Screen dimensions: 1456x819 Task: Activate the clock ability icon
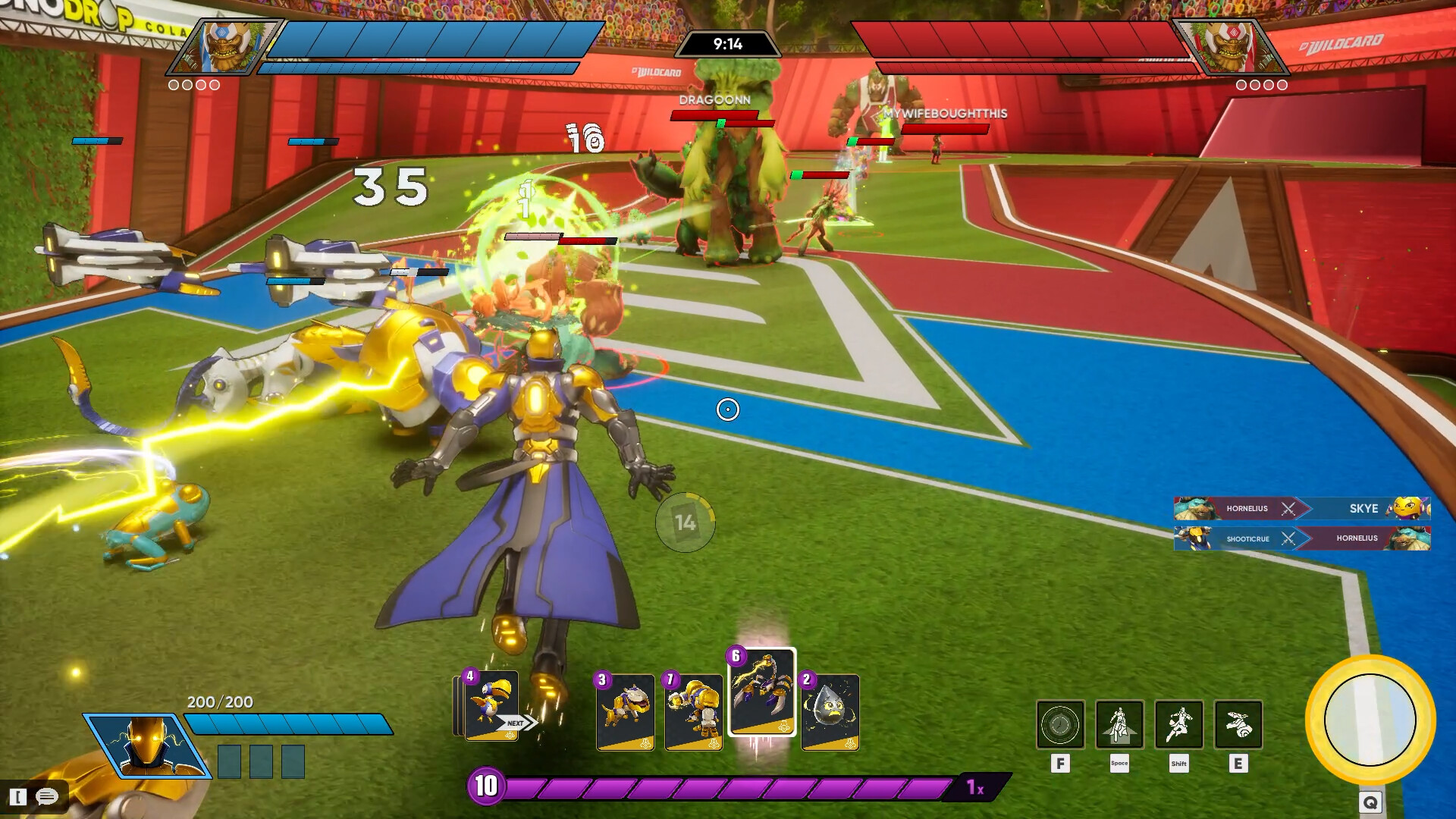pos(1059,724)
